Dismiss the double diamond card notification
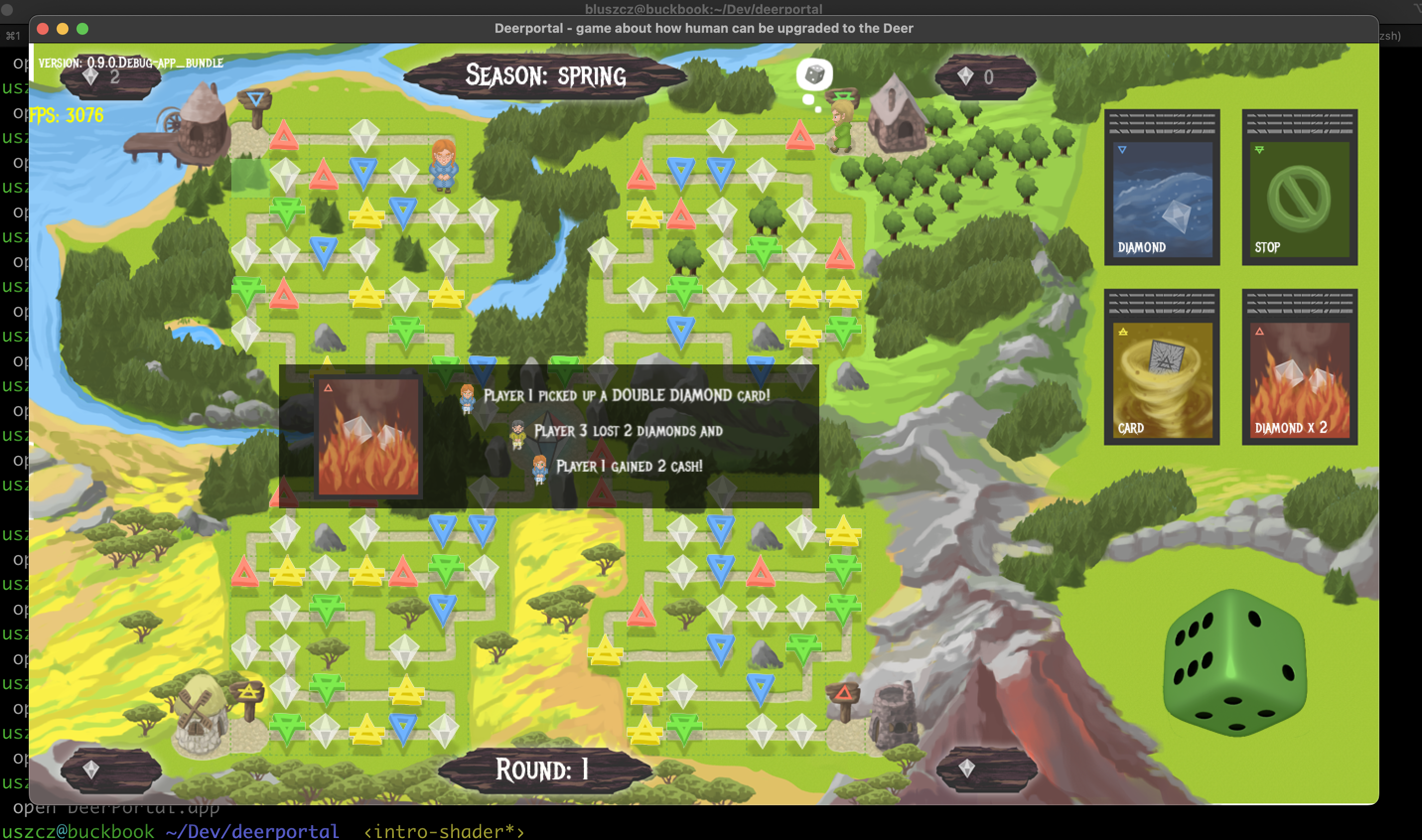This screenshot has height=840, width=1422. click(549, 436)
